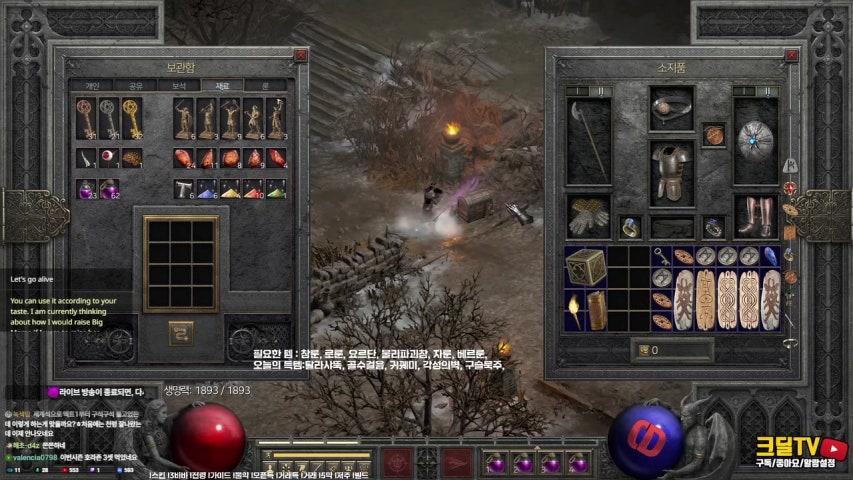
Task: Select the equipped boots slot
Action: click(756, 214)
